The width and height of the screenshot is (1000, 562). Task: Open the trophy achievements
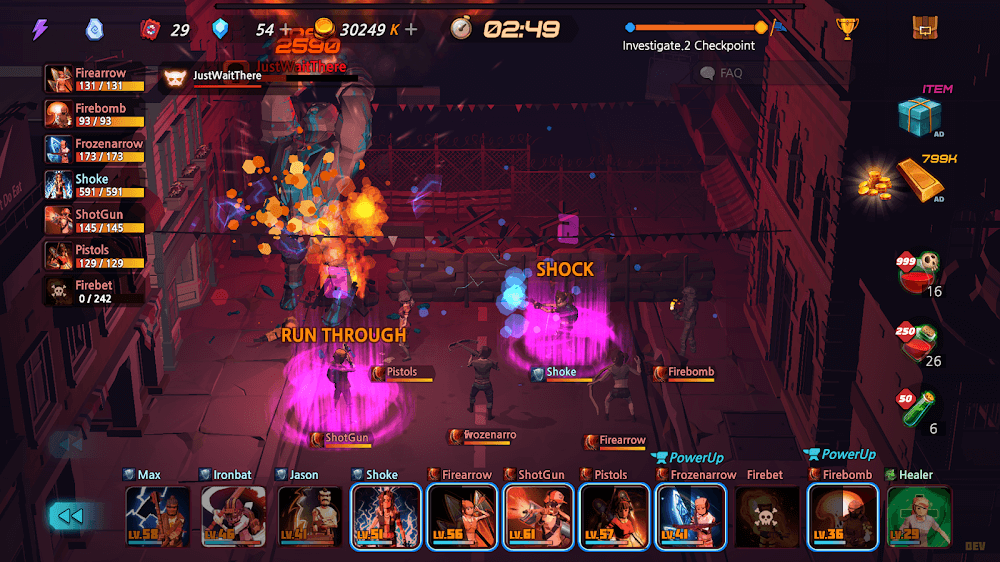(x=847, y=28)
